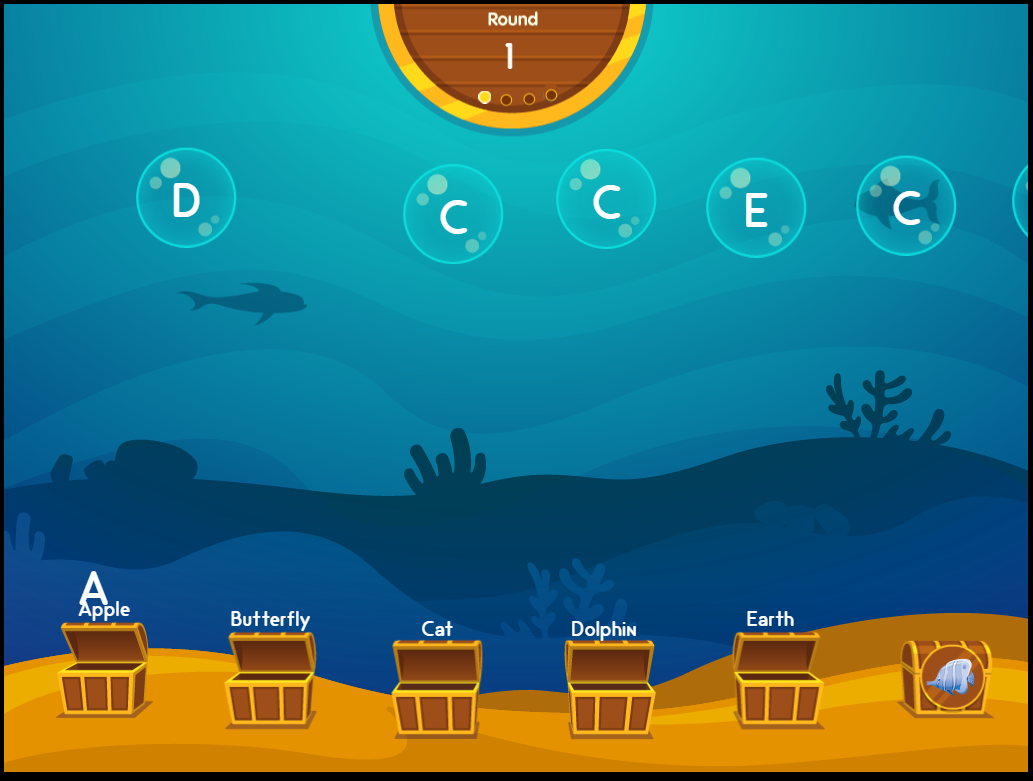This screenshot has width=1033, height=781.
Task: Select the Cat treasure chest
Action: [x=436, y=688]
